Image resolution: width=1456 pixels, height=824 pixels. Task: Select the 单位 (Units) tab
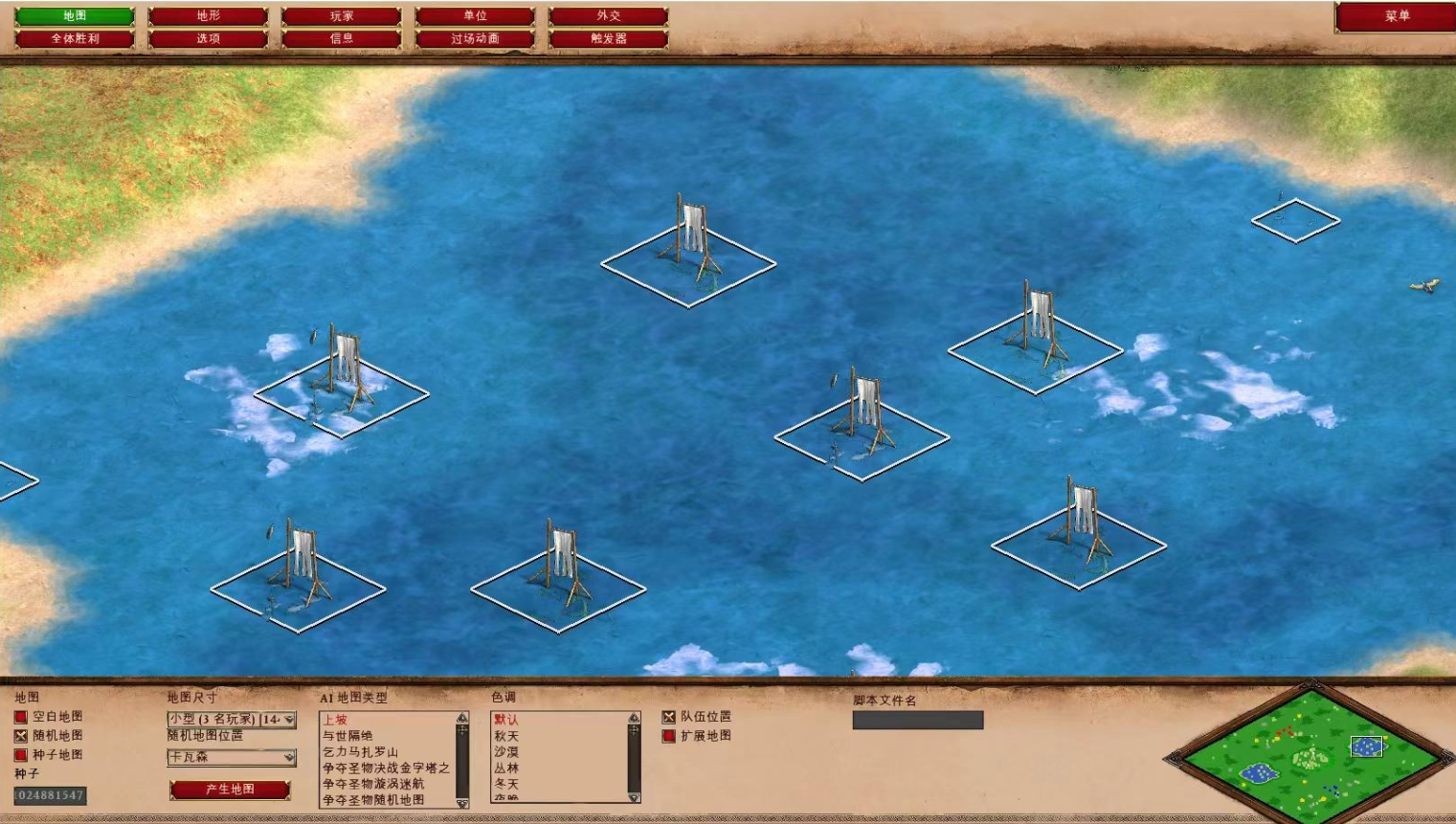(475, 16)
